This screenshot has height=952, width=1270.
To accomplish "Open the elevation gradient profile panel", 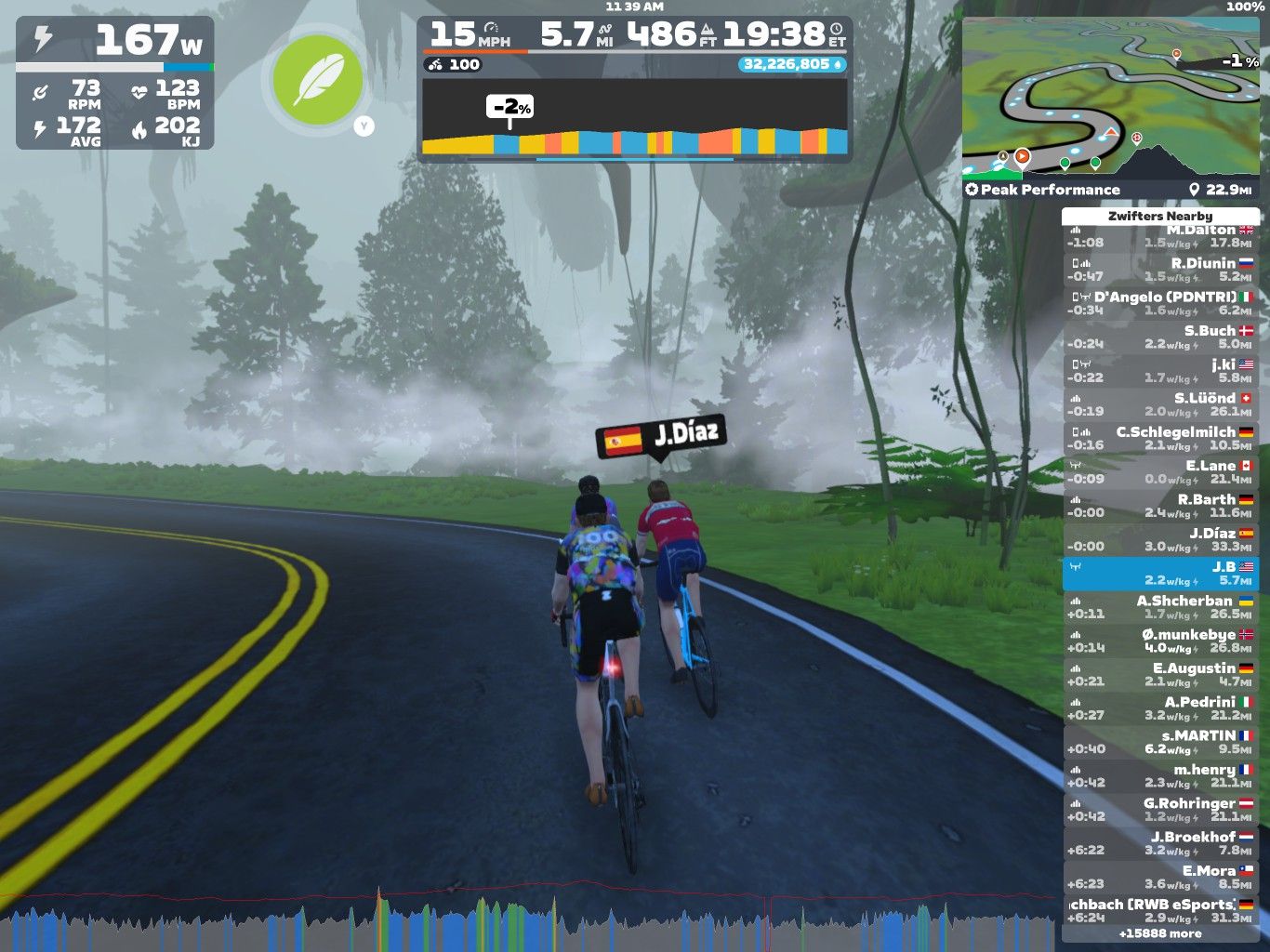I will click(x=634, y=116).
